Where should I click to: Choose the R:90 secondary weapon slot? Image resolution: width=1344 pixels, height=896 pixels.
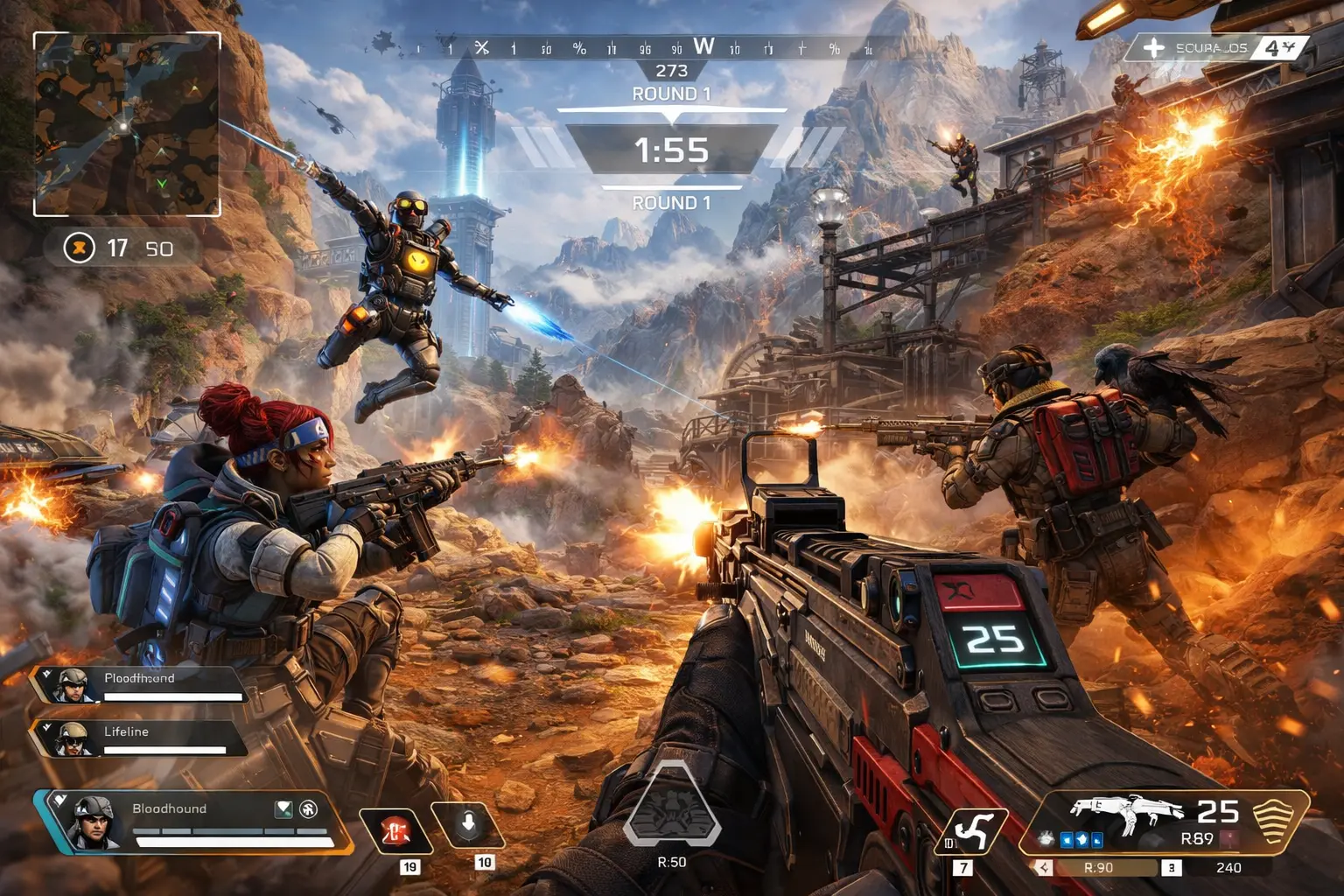[1099, 868]
